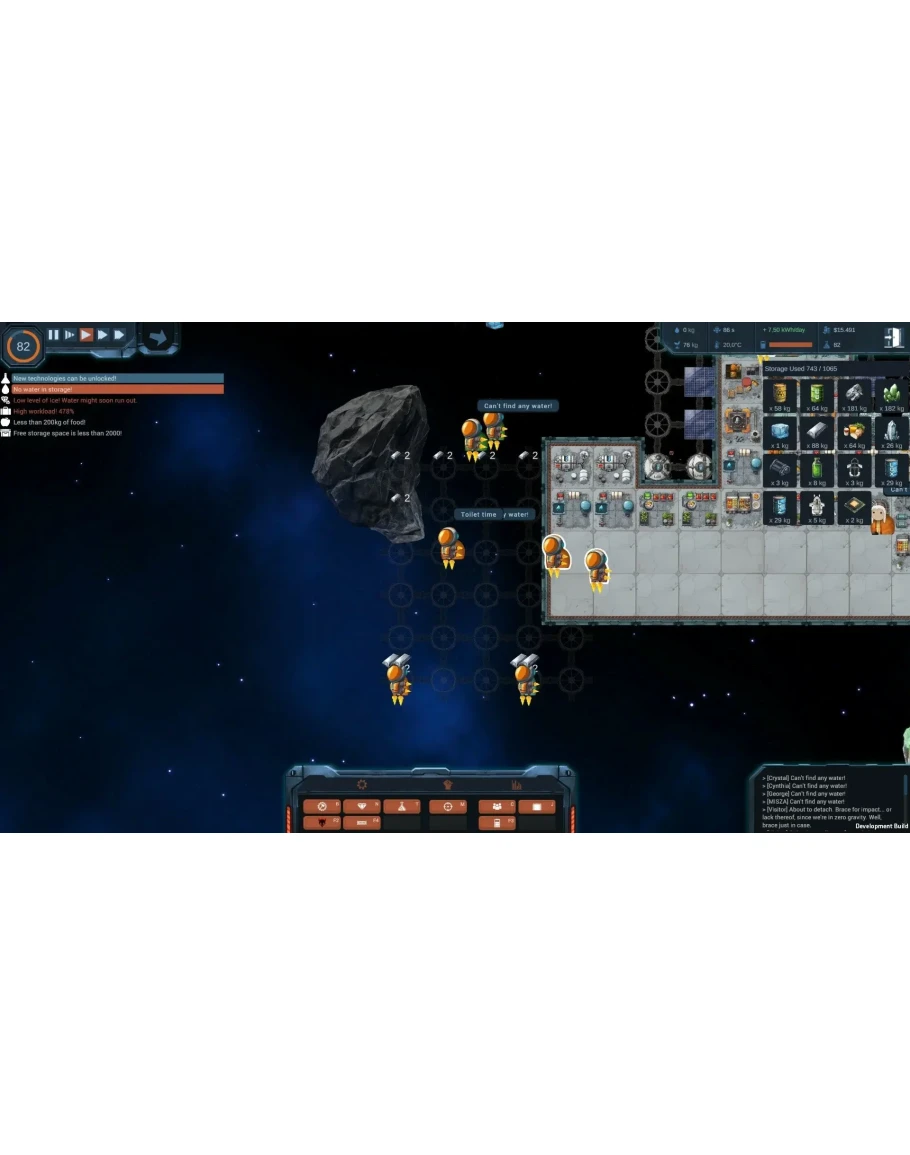Select the metal ingot storage slot
The width and height of the screenshot is (910, 1155).
(x=818, y=434)
